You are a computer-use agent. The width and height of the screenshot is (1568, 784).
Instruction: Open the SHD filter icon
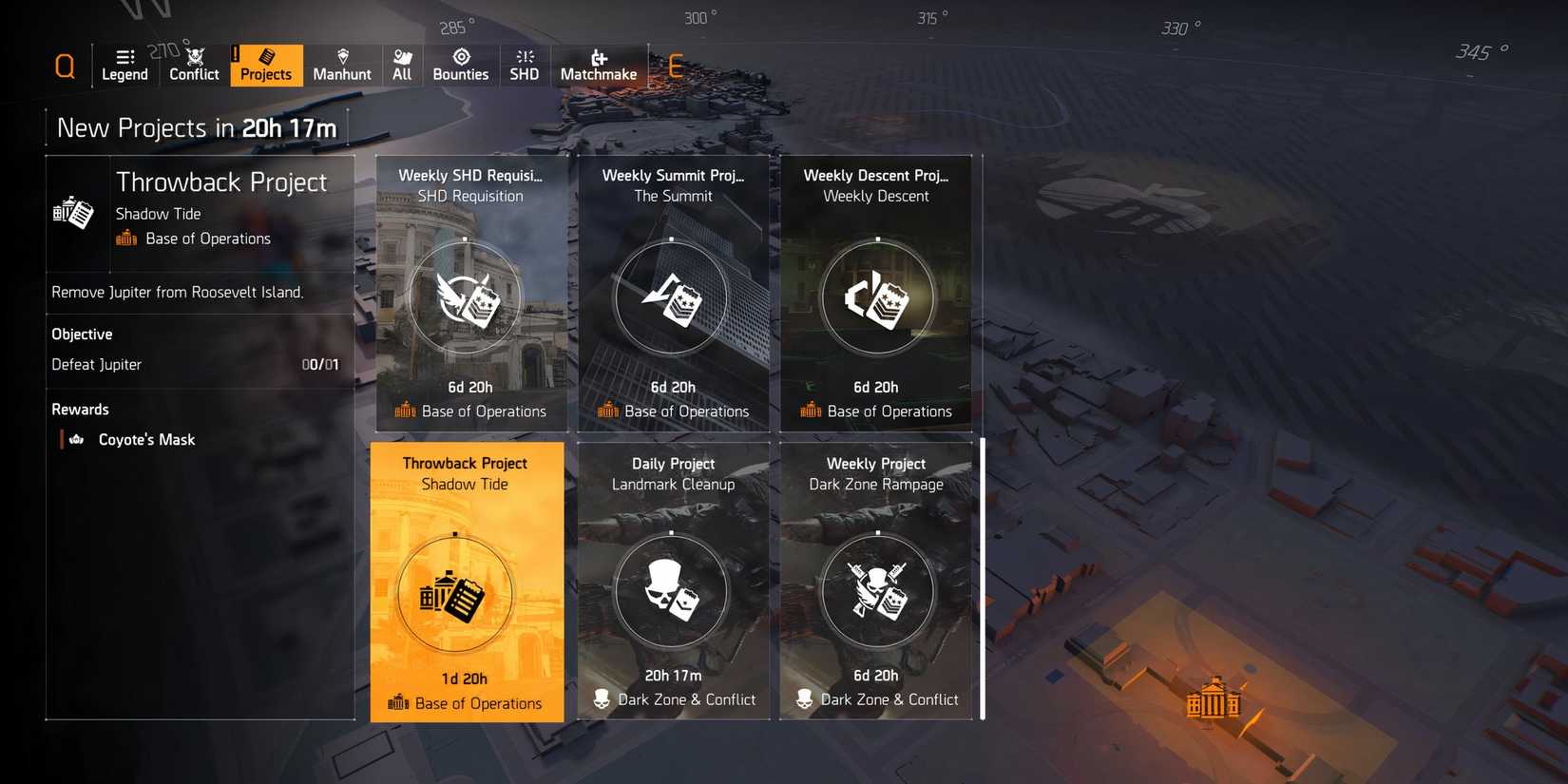point(524,55)
